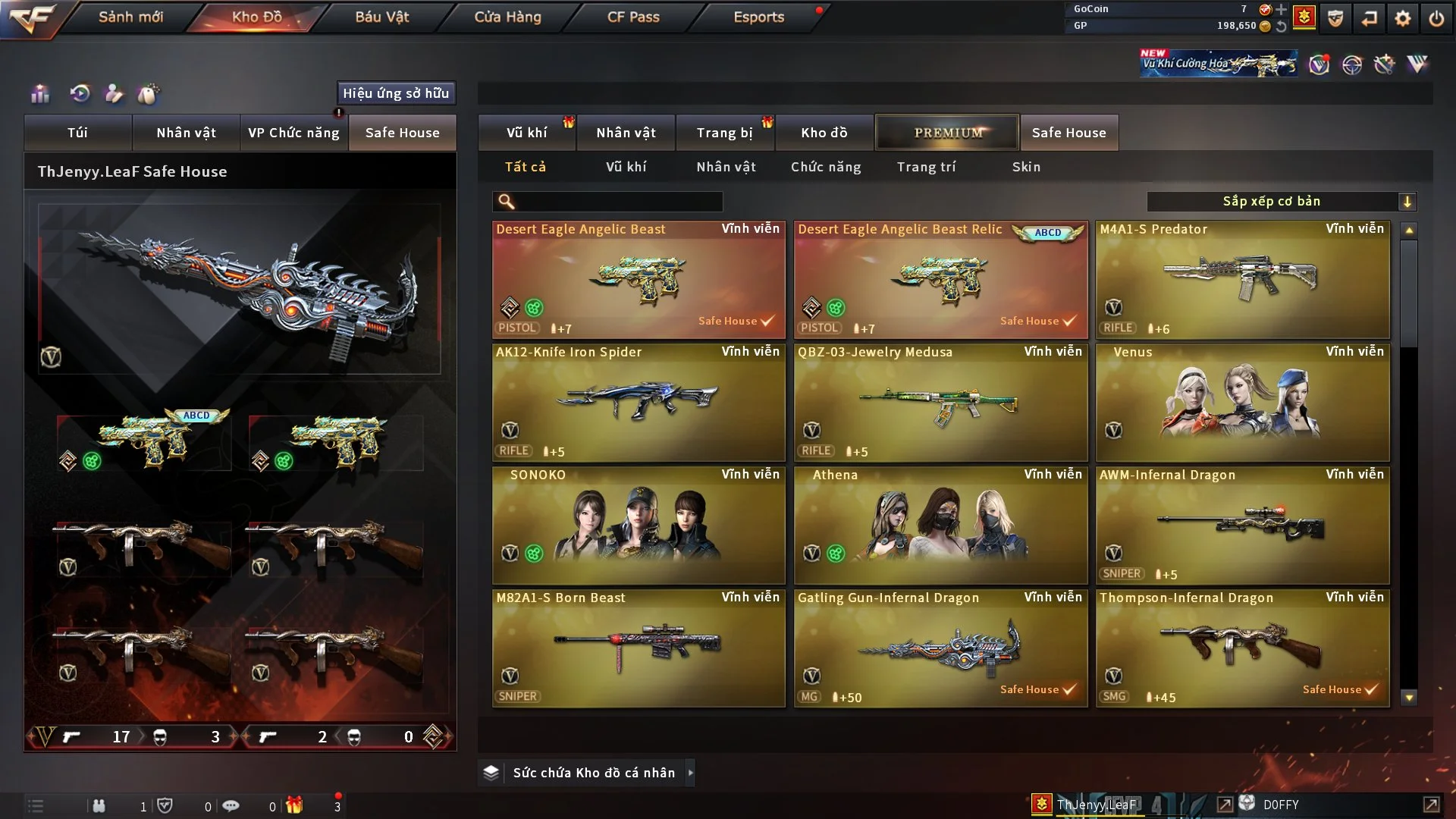Switch to the Túi tab

coord(77,133)
